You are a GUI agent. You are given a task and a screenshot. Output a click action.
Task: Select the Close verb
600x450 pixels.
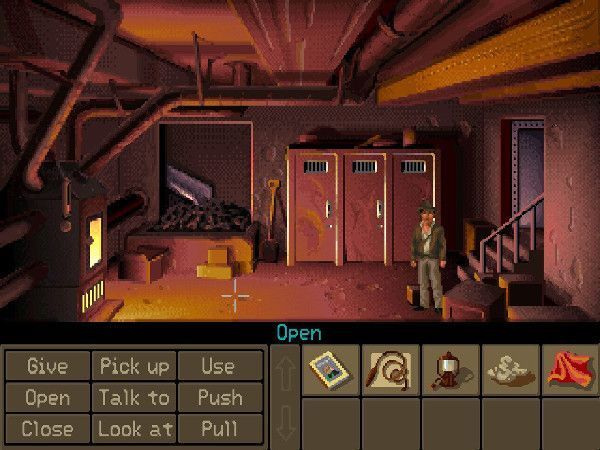pyautogui.click(x=48, y=428)
